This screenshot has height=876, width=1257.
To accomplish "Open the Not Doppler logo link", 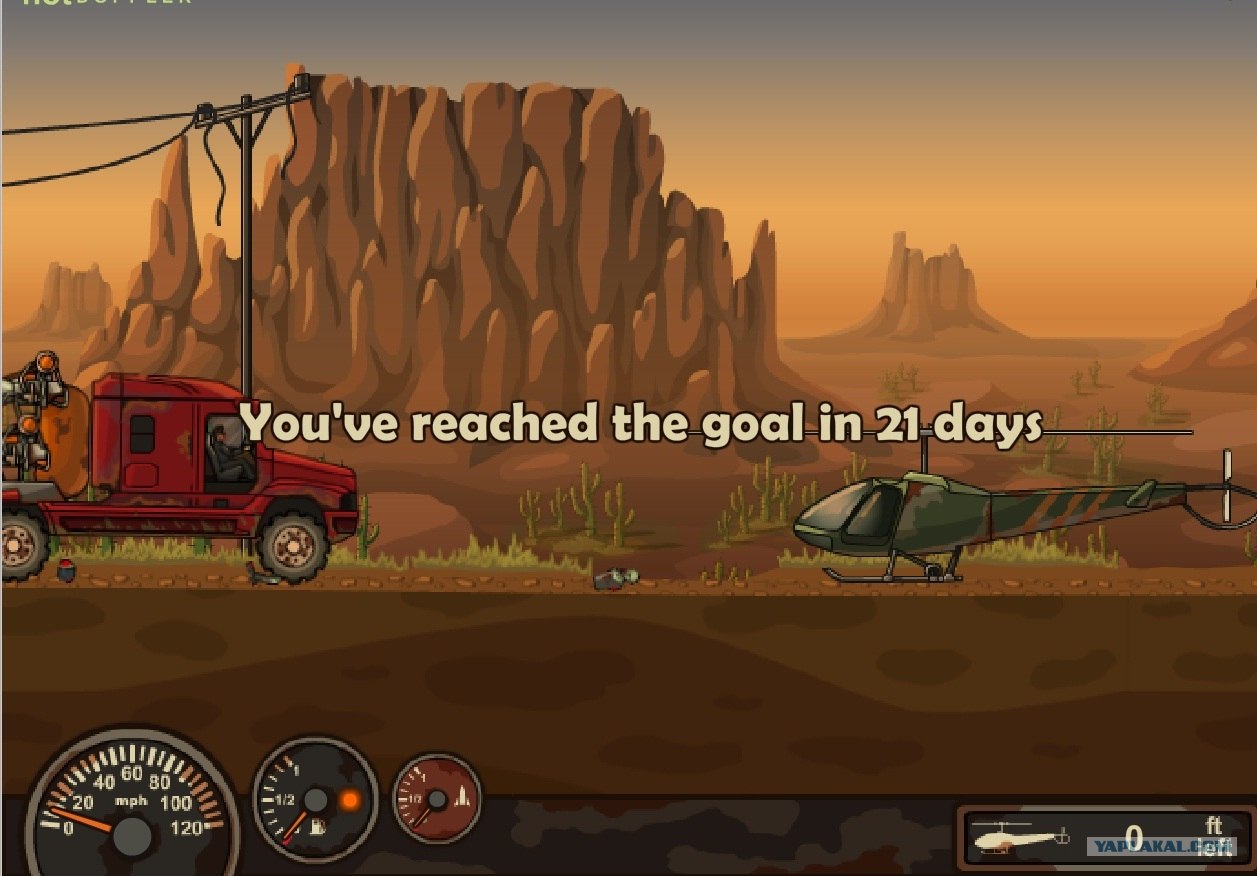I will [106, 3].
